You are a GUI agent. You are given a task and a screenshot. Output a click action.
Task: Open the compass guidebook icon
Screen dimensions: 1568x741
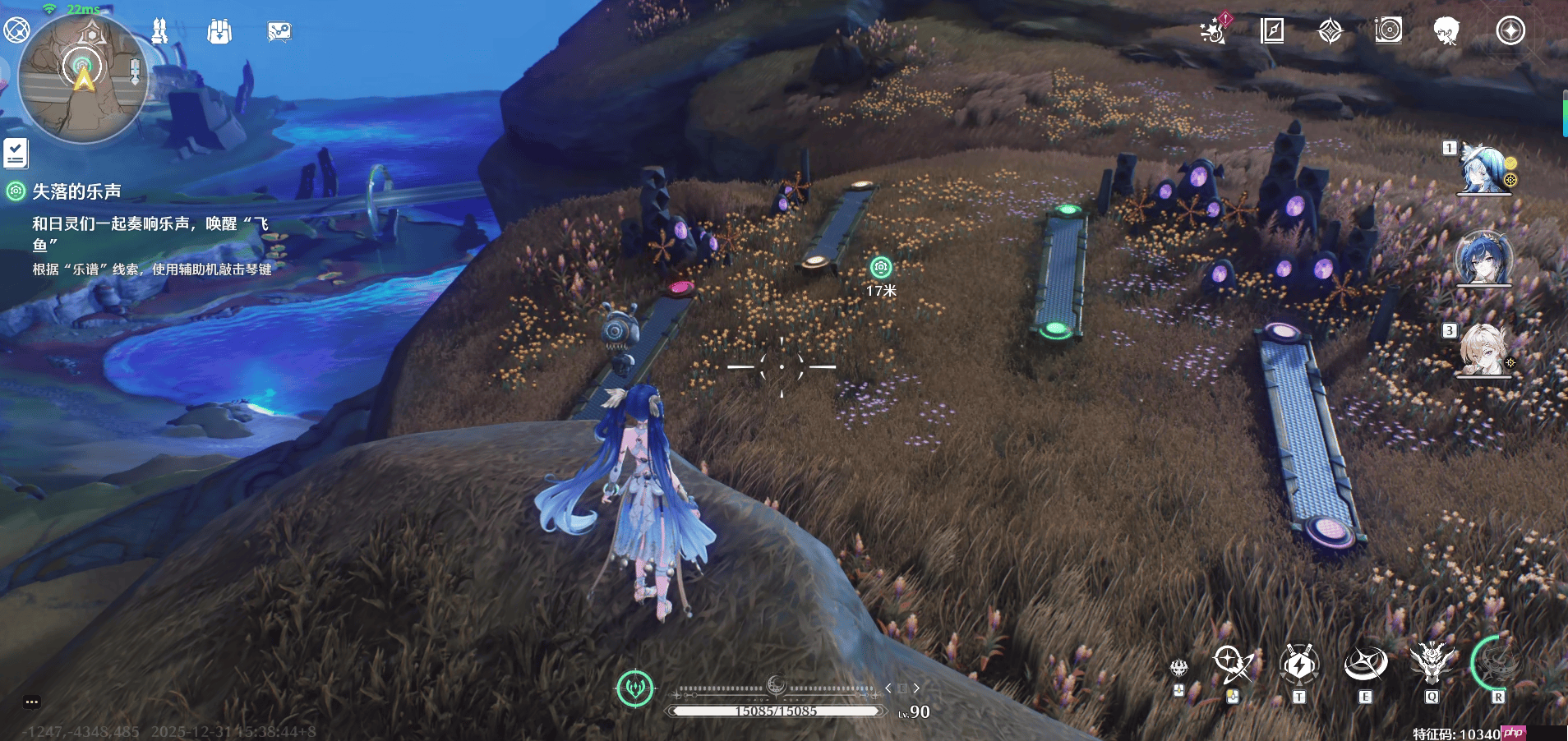tap(1271, 31)
